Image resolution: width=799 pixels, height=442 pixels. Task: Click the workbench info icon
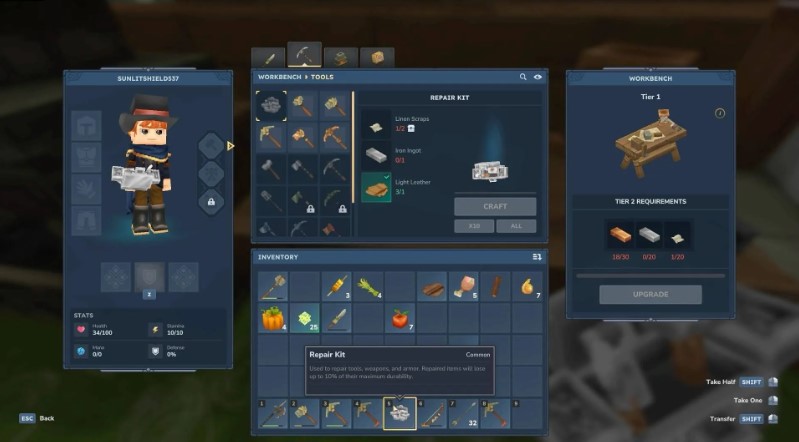tap(719, 113)
